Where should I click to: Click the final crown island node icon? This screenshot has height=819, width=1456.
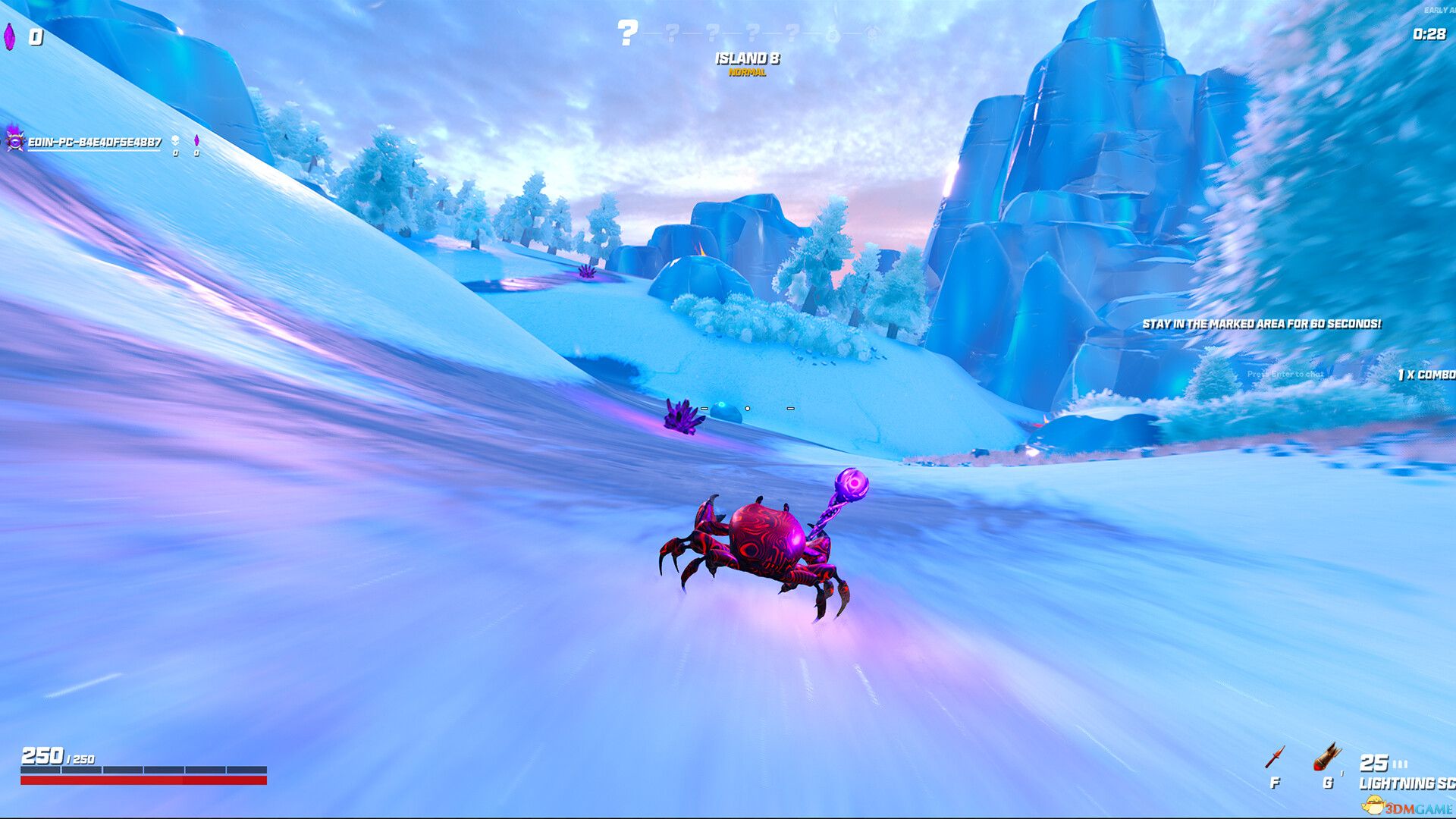872,33
